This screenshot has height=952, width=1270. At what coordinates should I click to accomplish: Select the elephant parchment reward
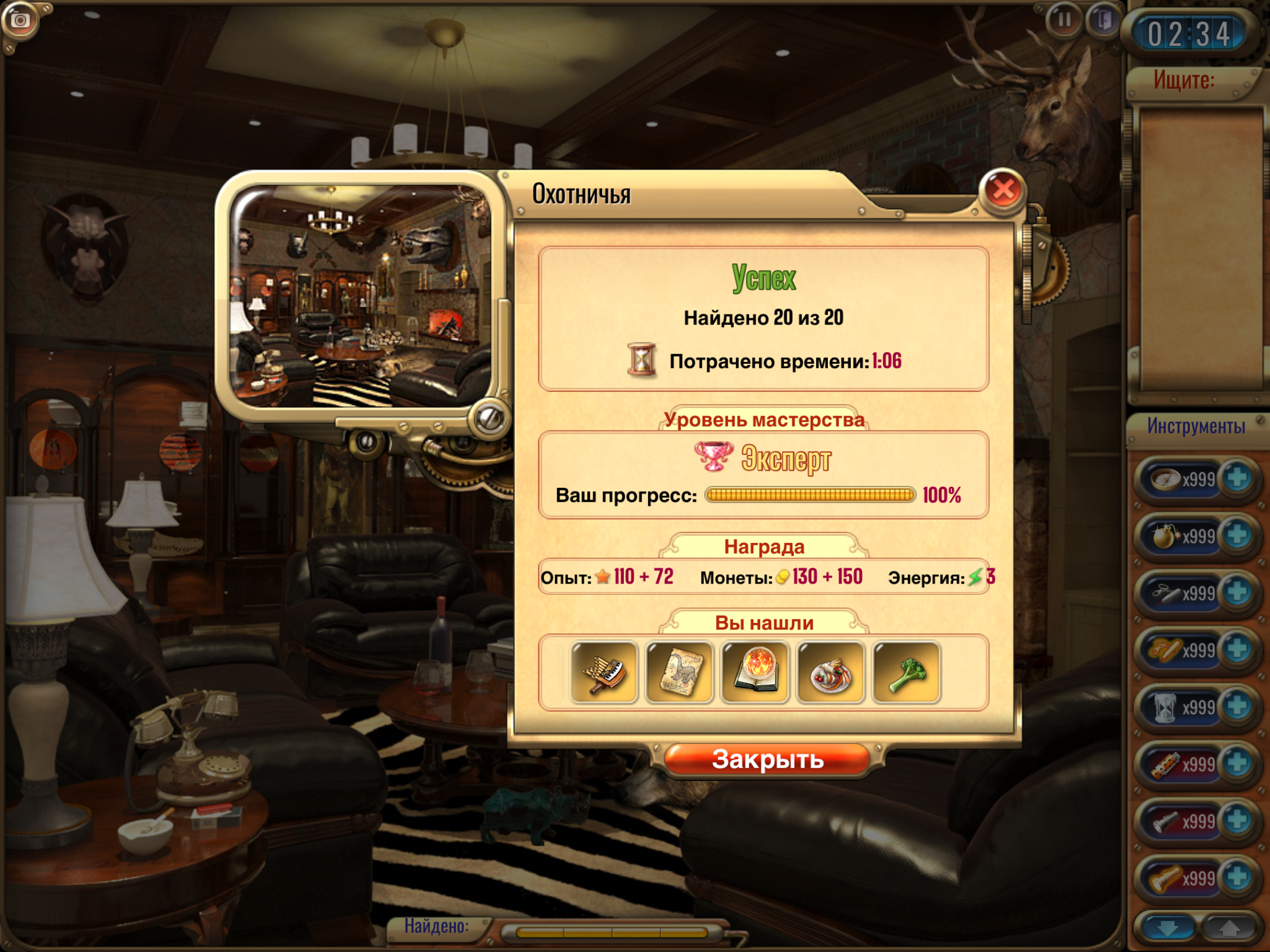(x=680, y=672)
